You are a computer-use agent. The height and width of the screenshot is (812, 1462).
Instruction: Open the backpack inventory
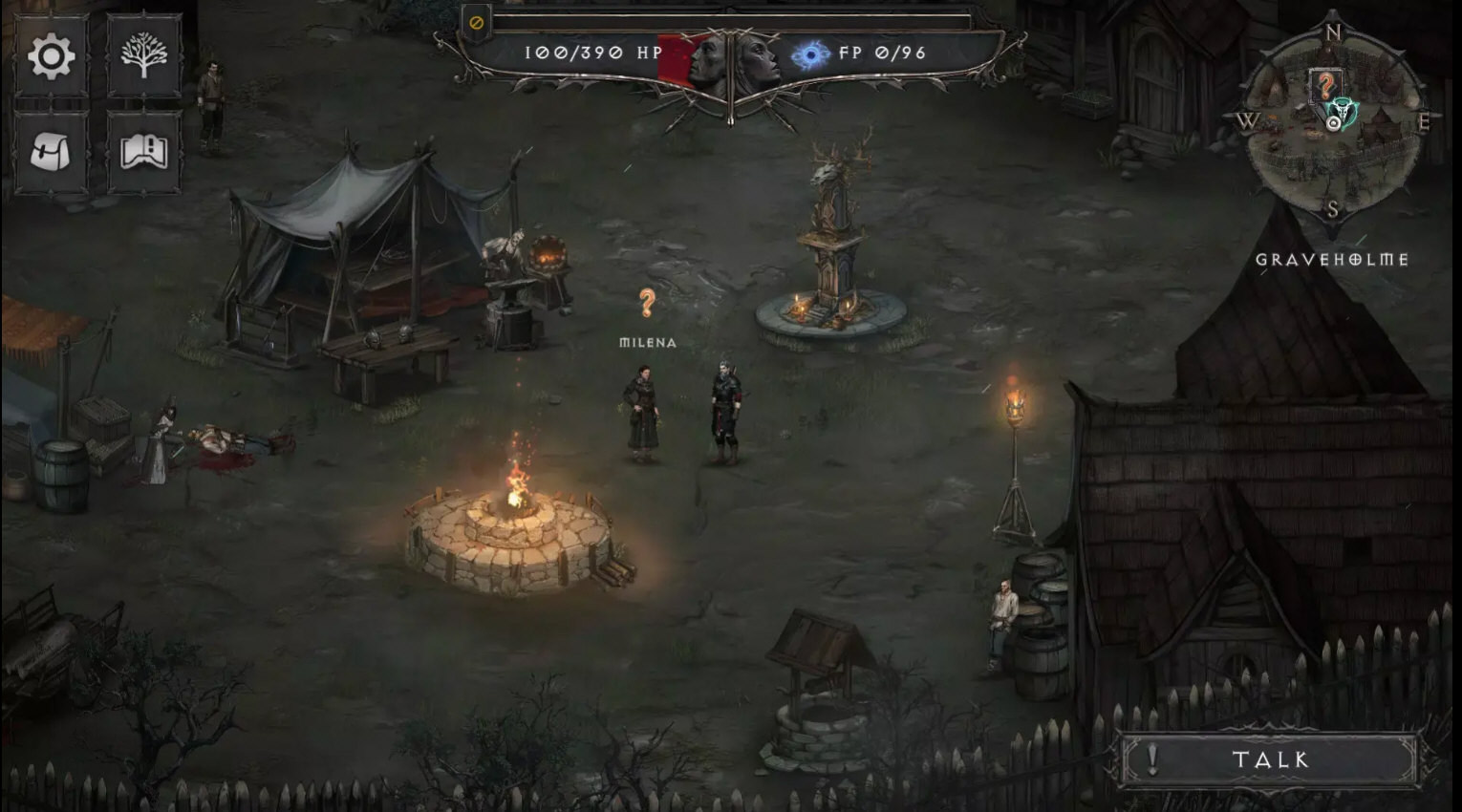point(52,151)
